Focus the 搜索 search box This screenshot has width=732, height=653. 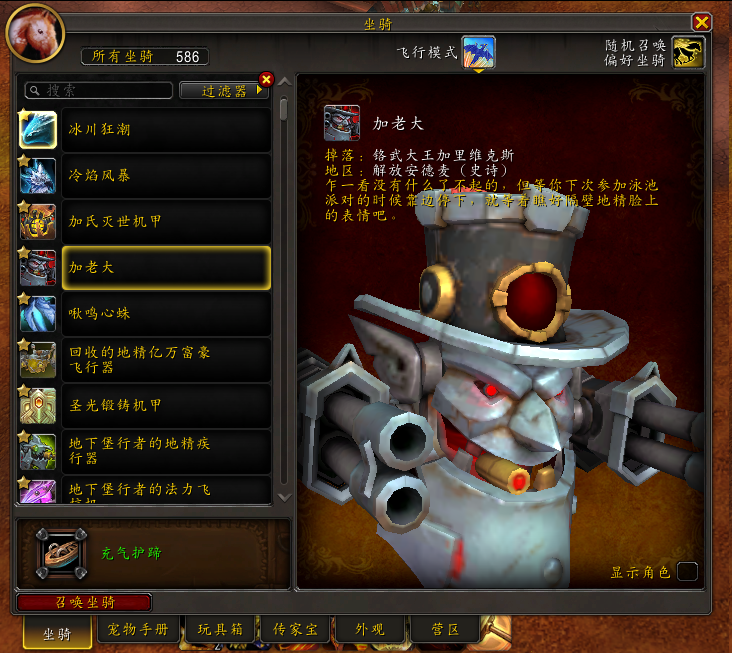98,91
